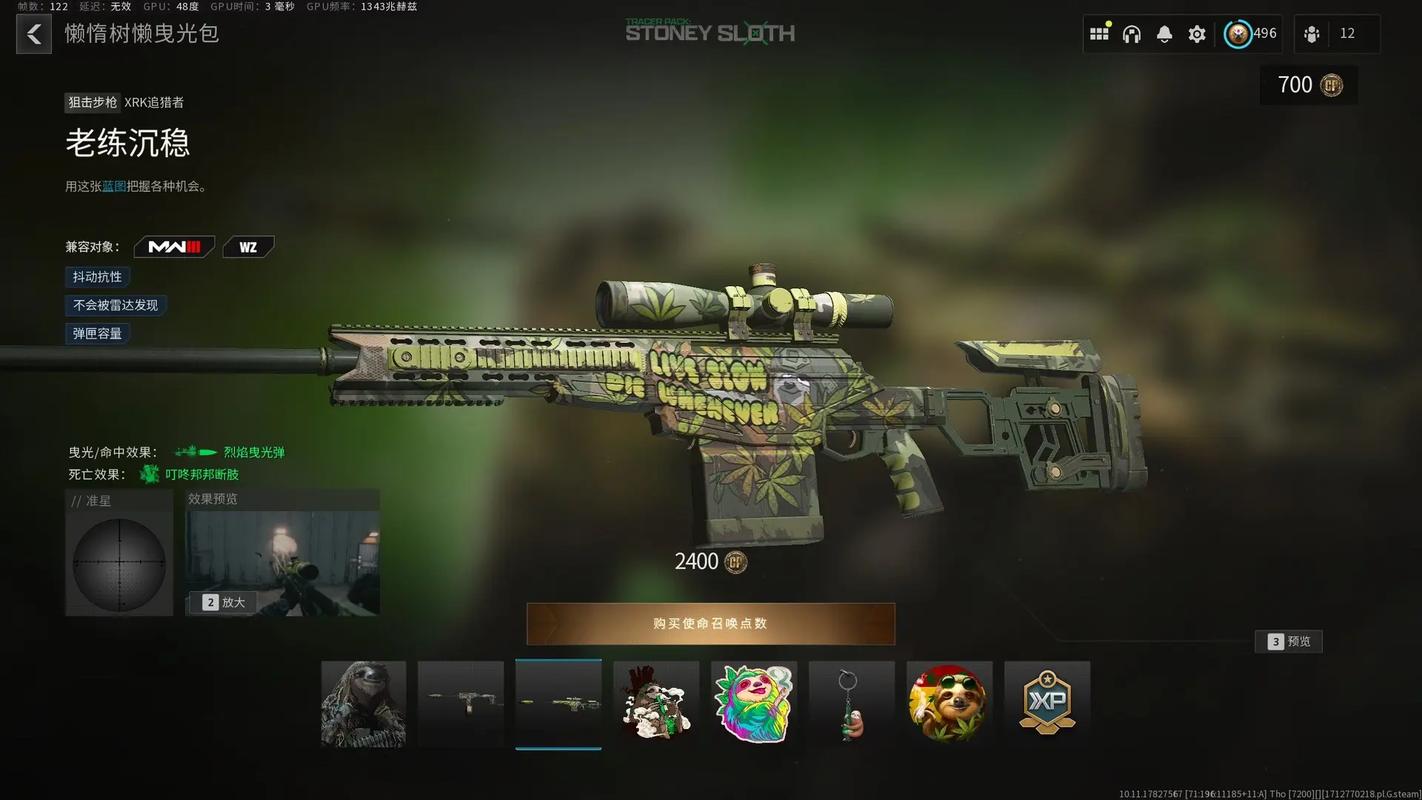Image resolution: width=1422 pixels, height=800 pixels.
Task: Open the headset voice channel icon
Action: [1132, 34]
